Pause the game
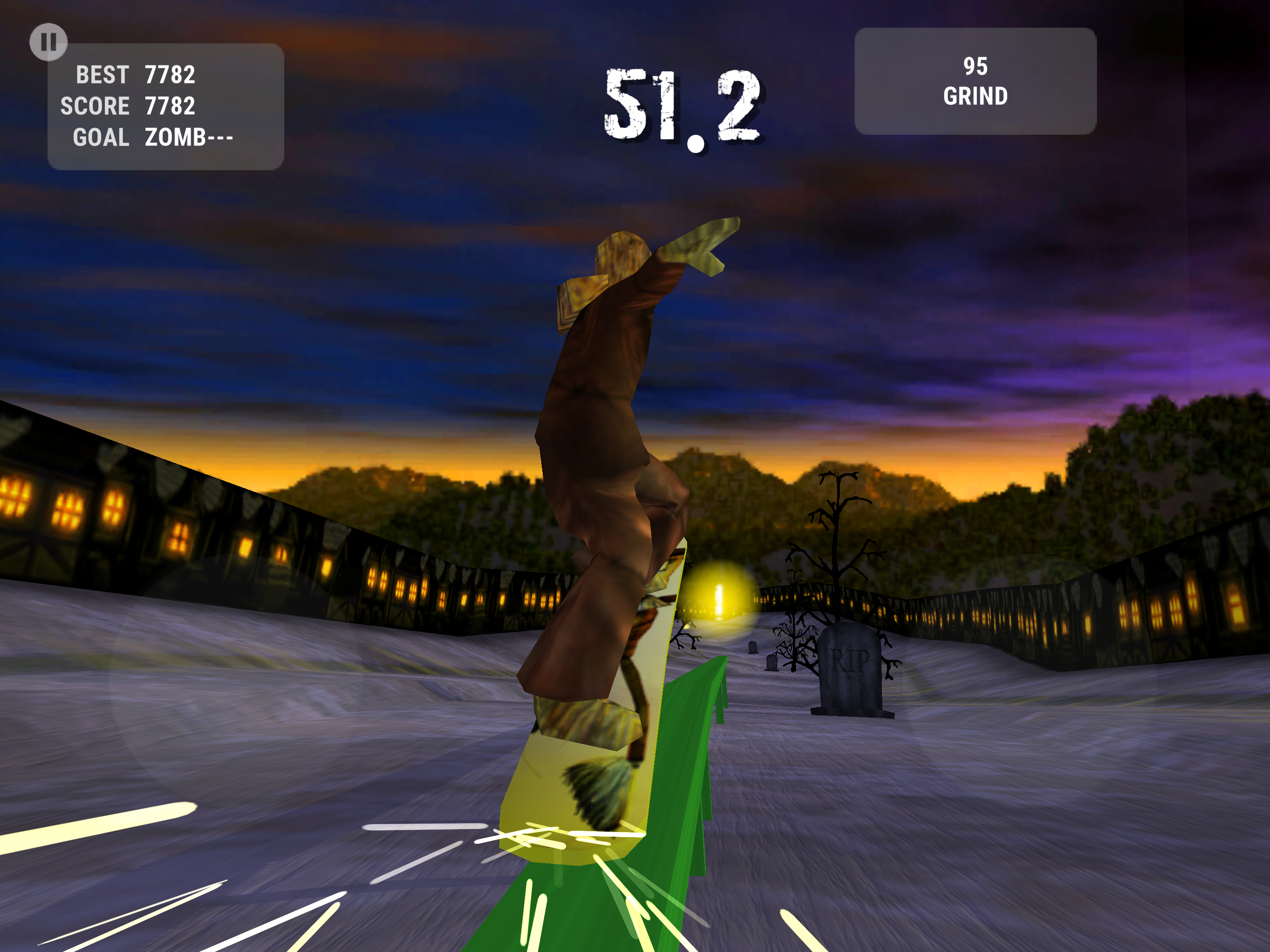Viewport: 1270px width, 952px height. (49, 42)
